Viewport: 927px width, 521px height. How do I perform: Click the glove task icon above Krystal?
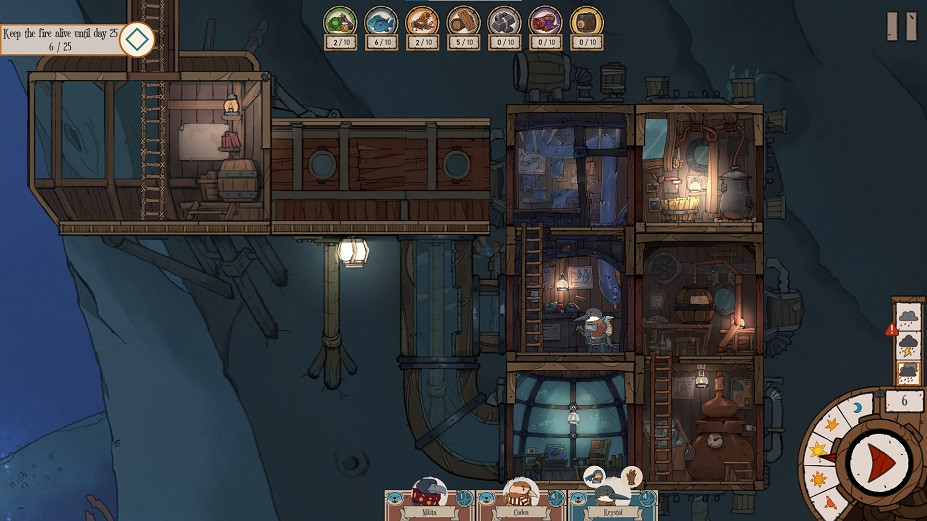[631, 476]
